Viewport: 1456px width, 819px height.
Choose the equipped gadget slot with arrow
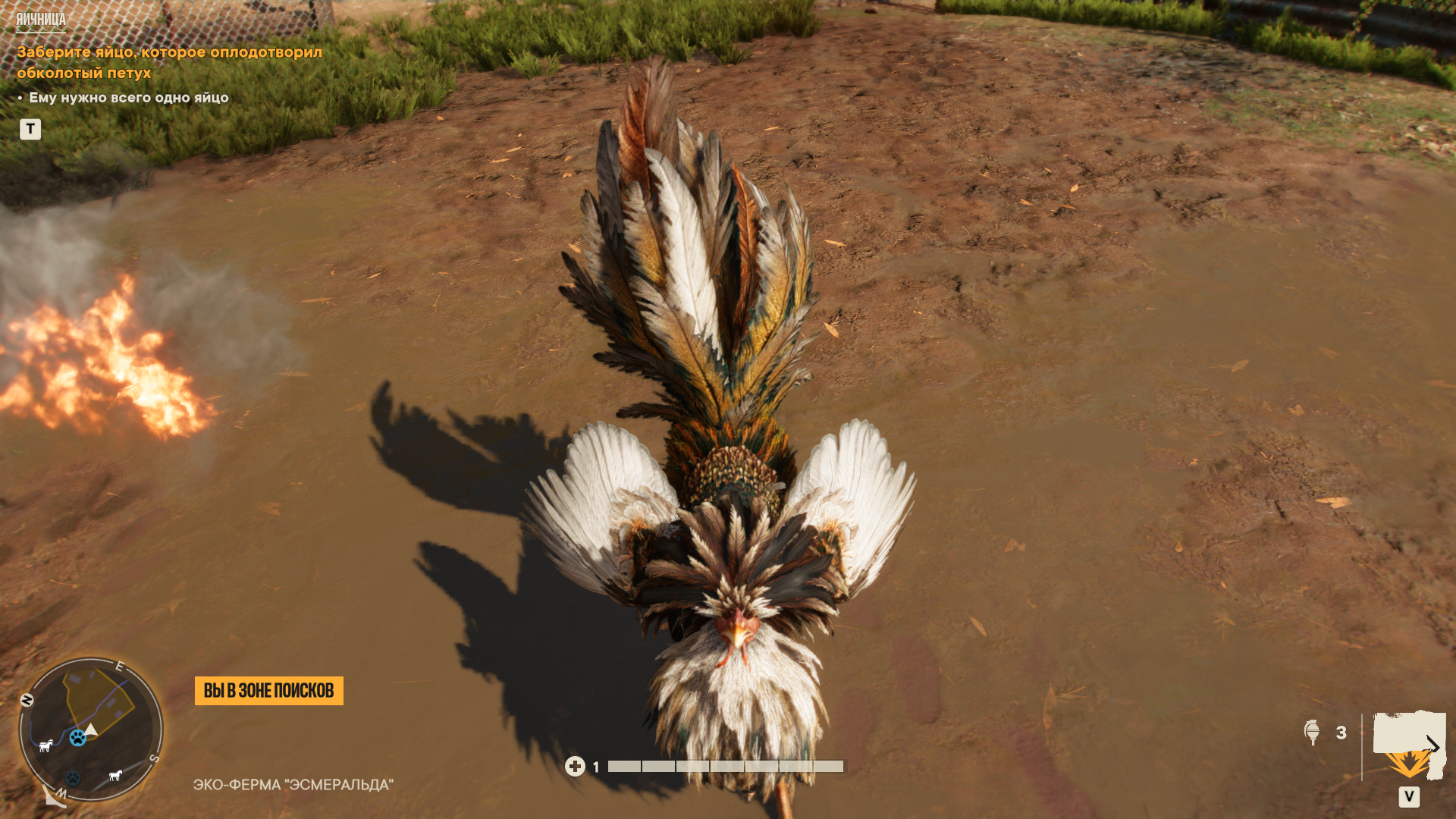1410,746
